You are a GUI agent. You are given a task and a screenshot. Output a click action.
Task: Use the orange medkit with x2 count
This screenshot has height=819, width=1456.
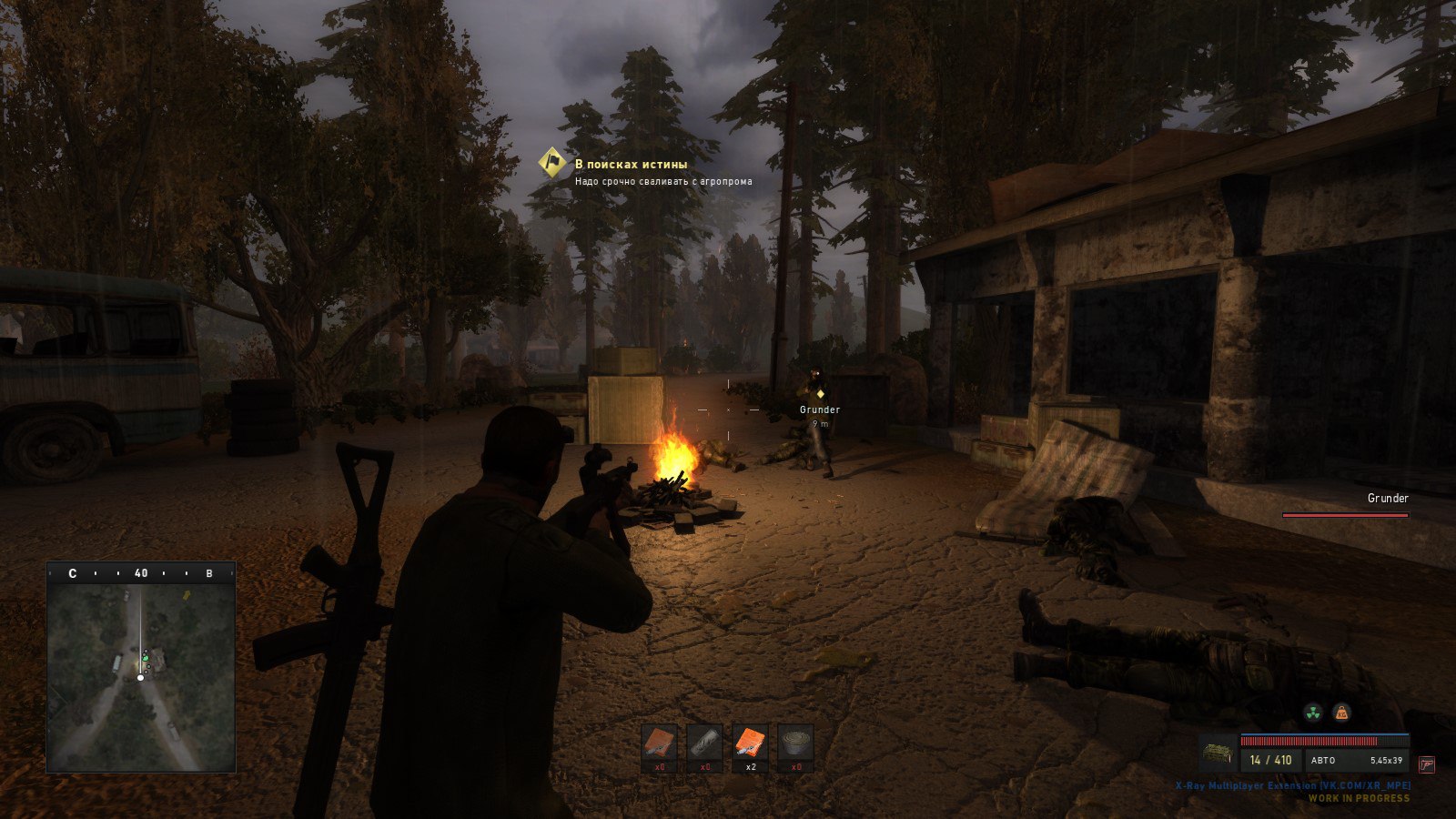pos(751,743)
